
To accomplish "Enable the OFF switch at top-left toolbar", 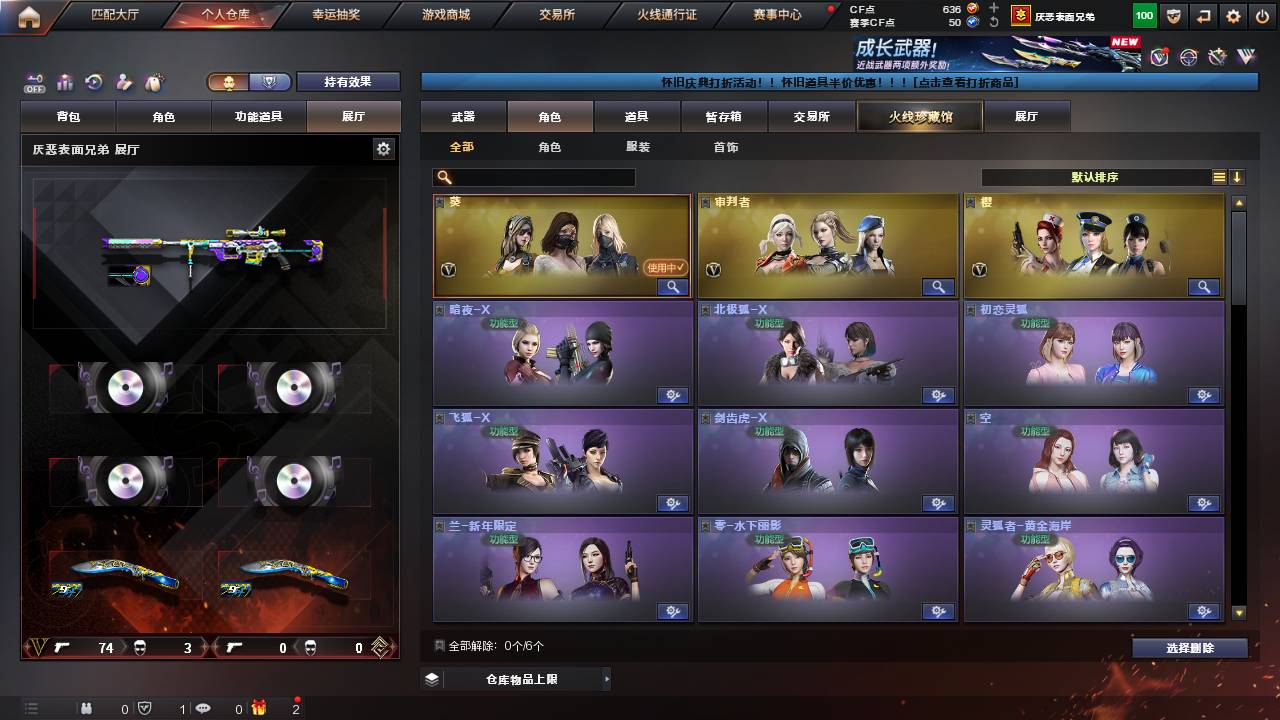I will (33, 81).
